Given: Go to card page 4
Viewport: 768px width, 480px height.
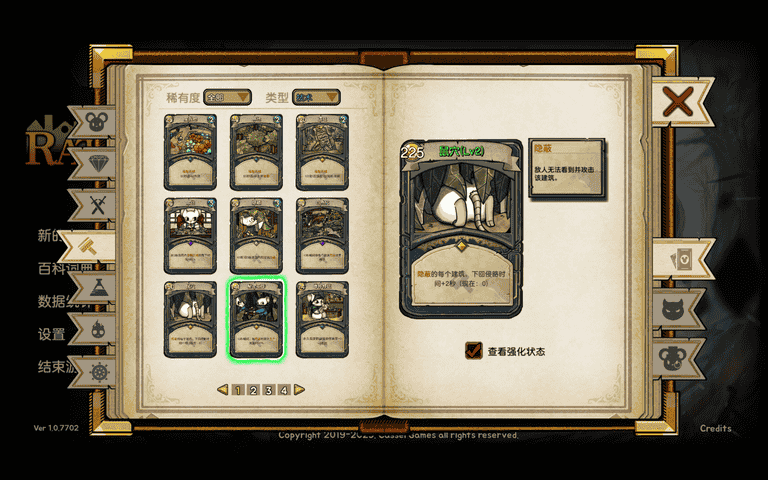Looking at the screenshot, I should [284, 390].
